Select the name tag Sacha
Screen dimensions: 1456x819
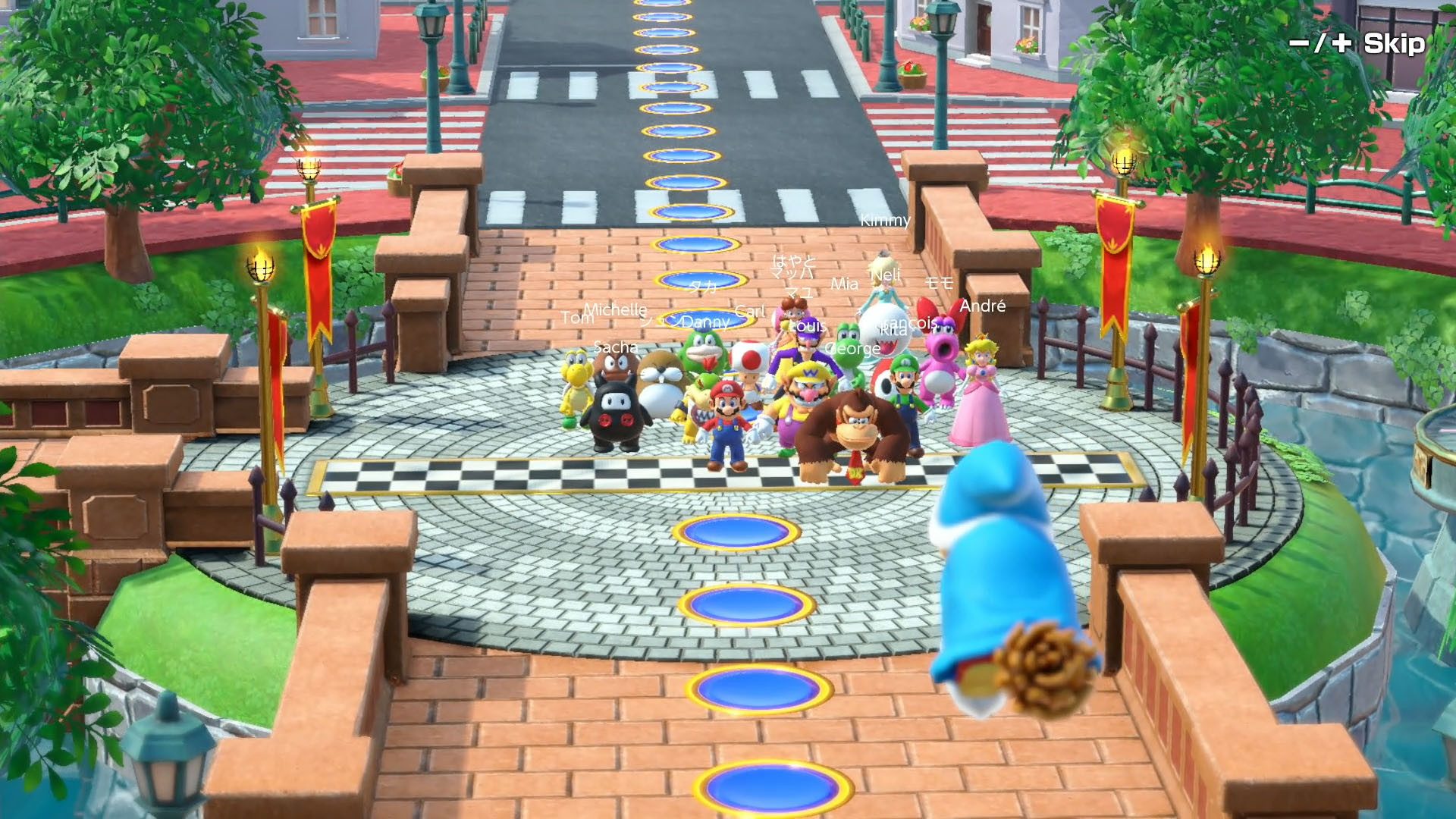(x=617, y=348)
